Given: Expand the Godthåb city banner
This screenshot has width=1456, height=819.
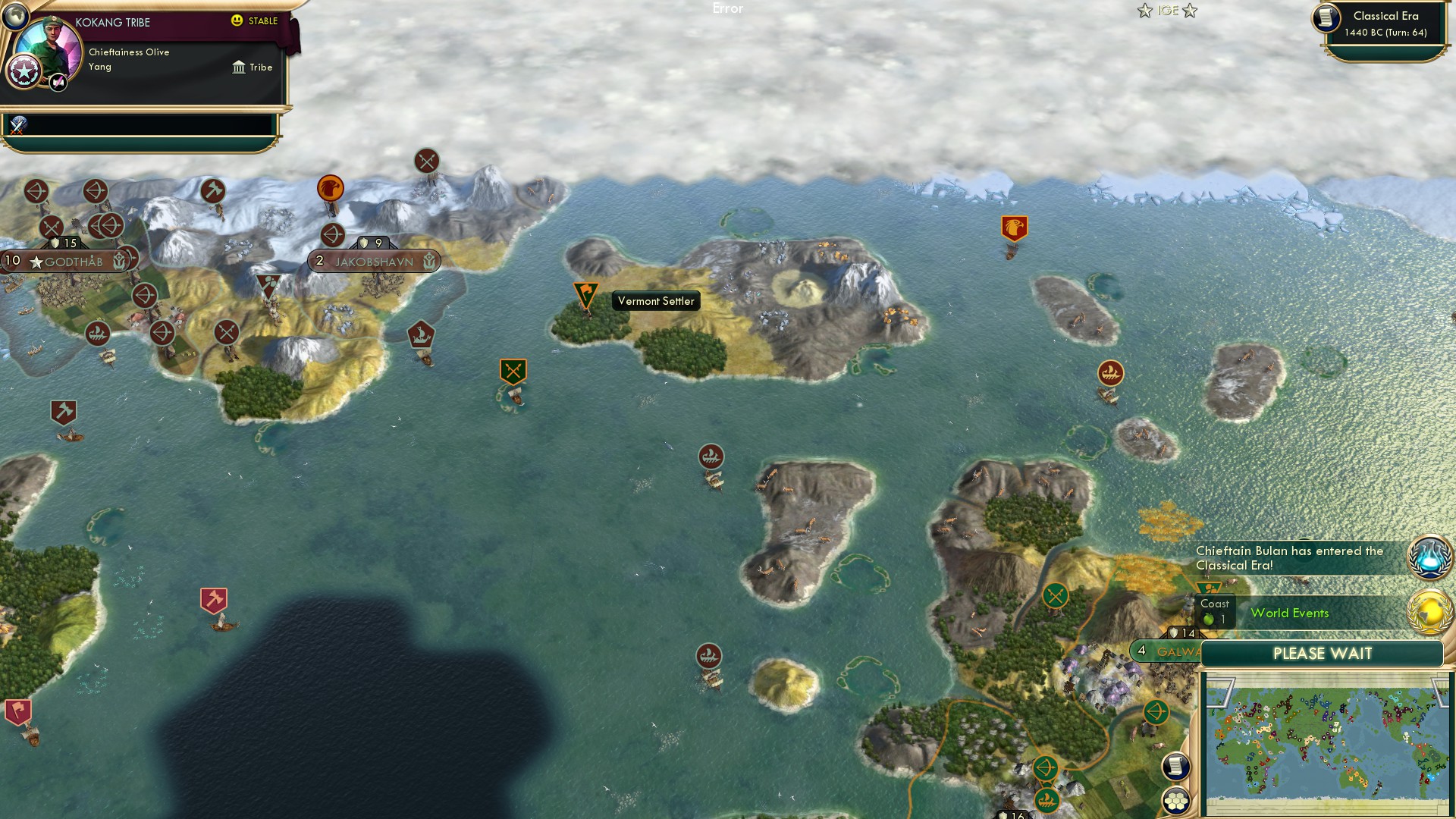Looking at the screenshot, I should tap(68, 261).
